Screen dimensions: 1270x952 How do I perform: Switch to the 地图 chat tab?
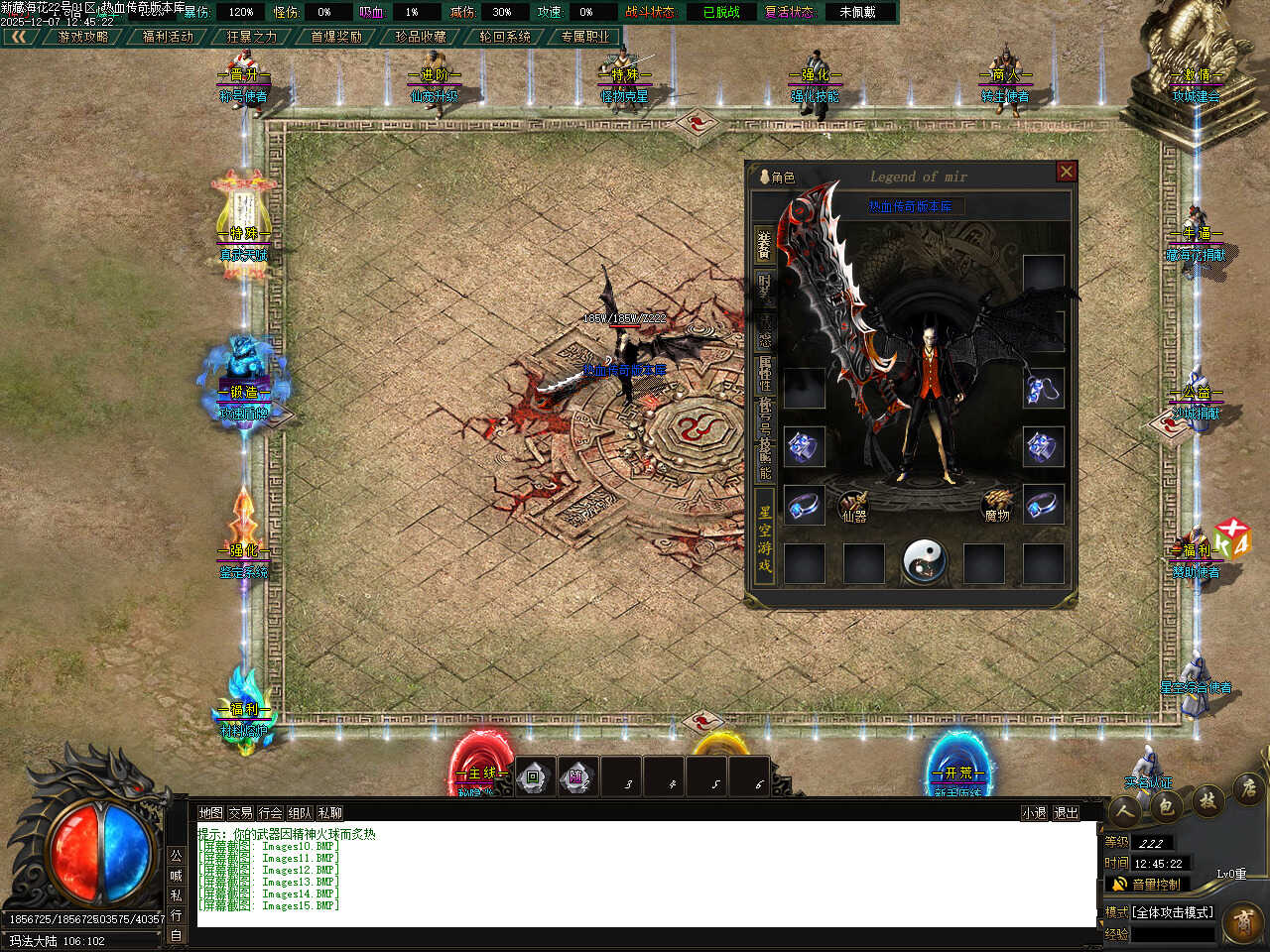(210, 813)
